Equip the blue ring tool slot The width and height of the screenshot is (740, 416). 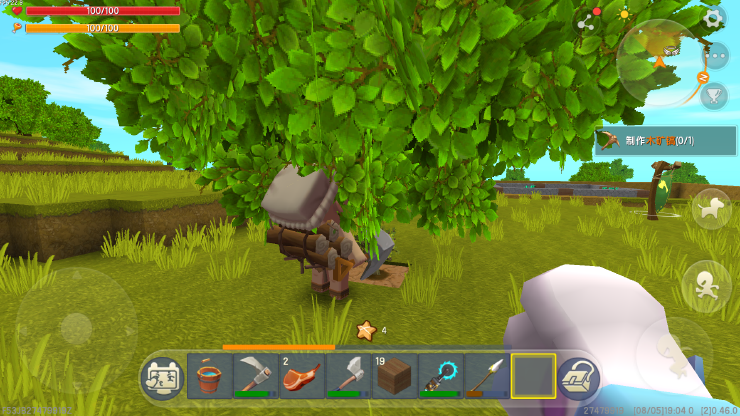coord(440,377)
